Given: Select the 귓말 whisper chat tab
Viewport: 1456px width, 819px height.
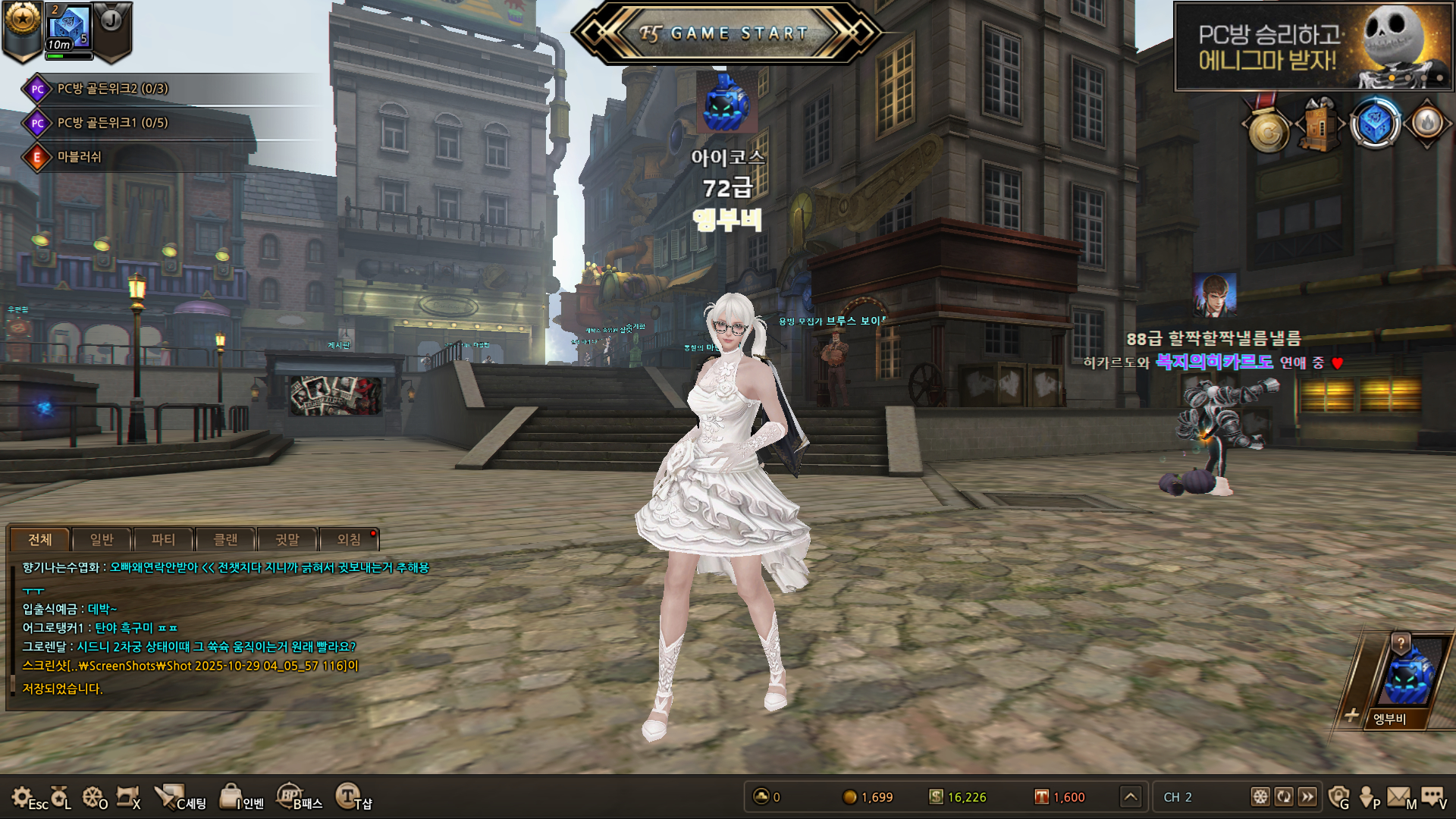Looking at the screenshot, I should tap(287, 539).
